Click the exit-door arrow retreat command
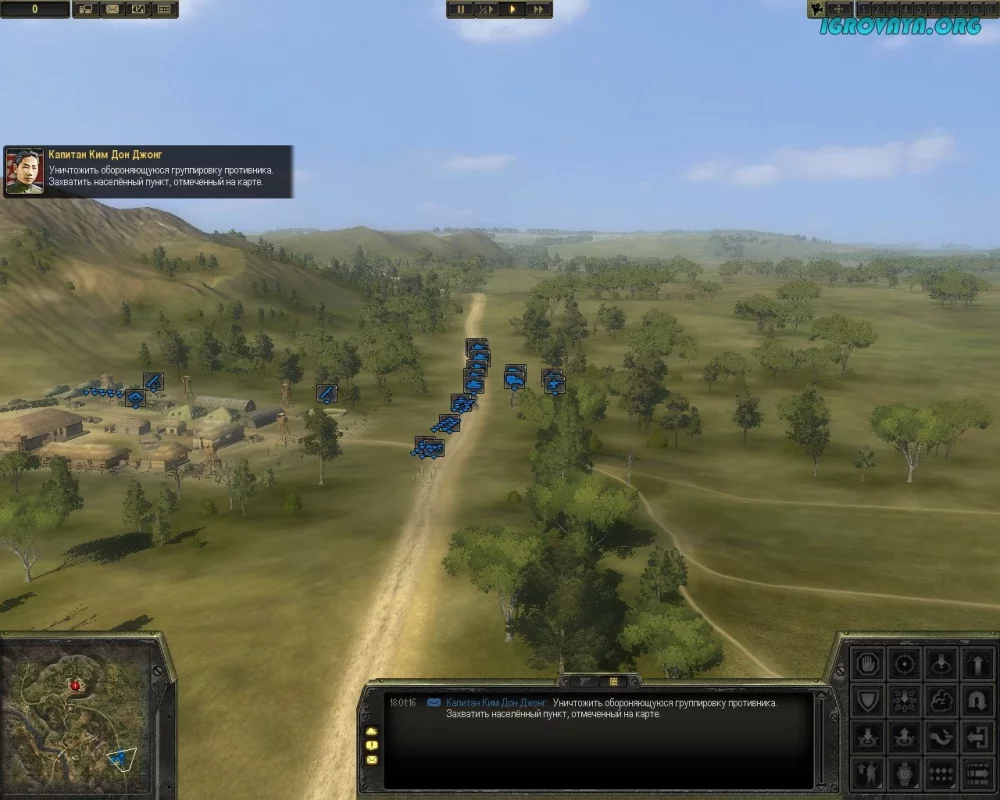This screenshot has width=1000, height=800. coord(978,737)
